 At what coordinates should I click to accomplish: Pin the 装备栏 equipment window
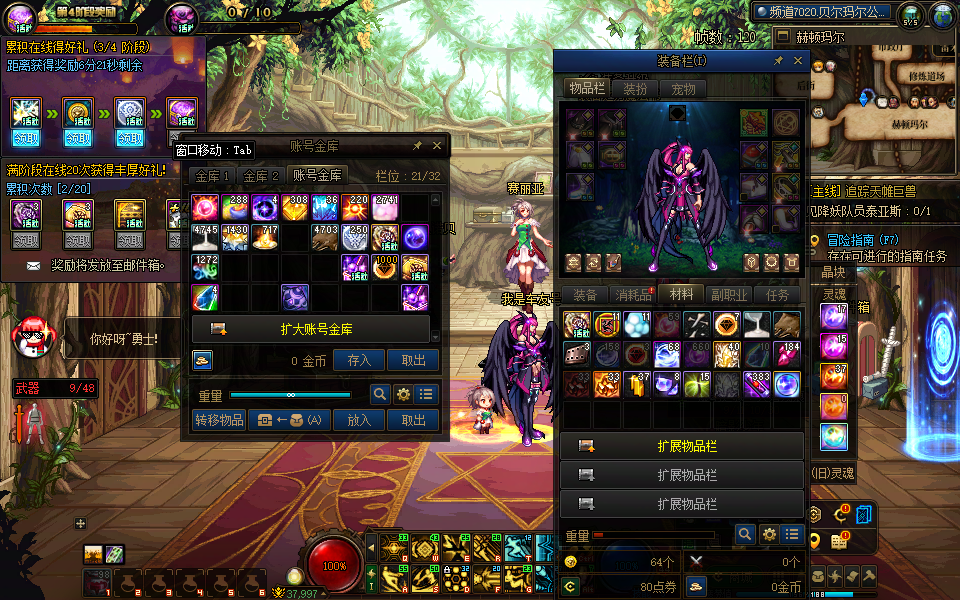point(778,61)
